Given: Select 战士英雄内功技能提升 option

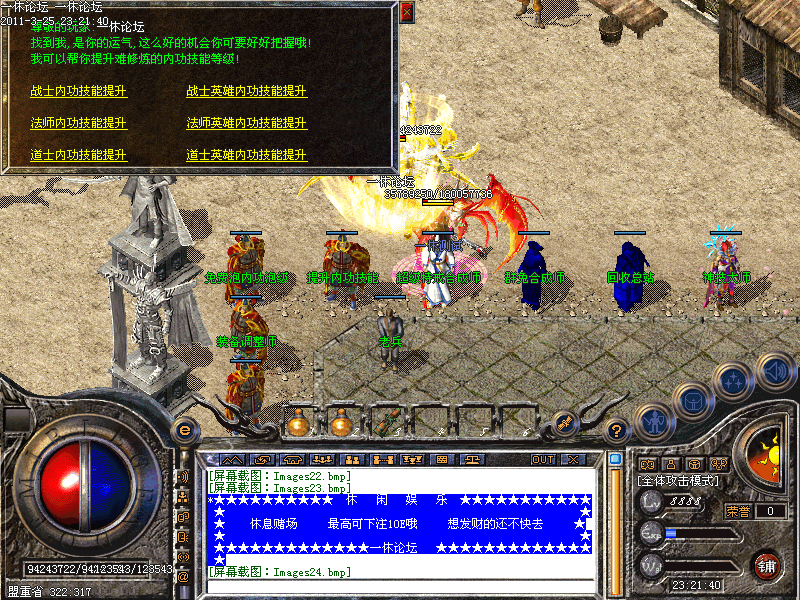Looking at the screenshot, I should coord(246,91).
